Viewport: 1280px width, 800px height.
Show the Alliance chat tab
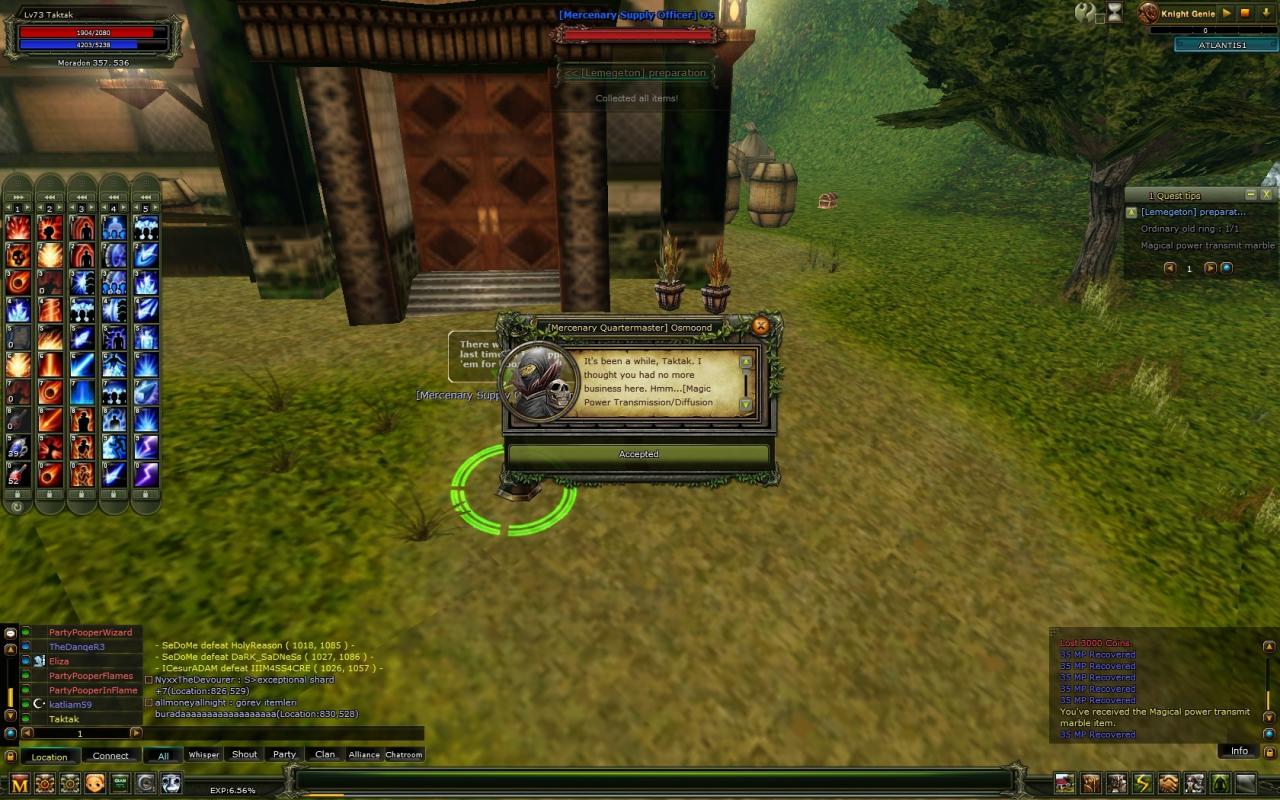pos(364,755)
